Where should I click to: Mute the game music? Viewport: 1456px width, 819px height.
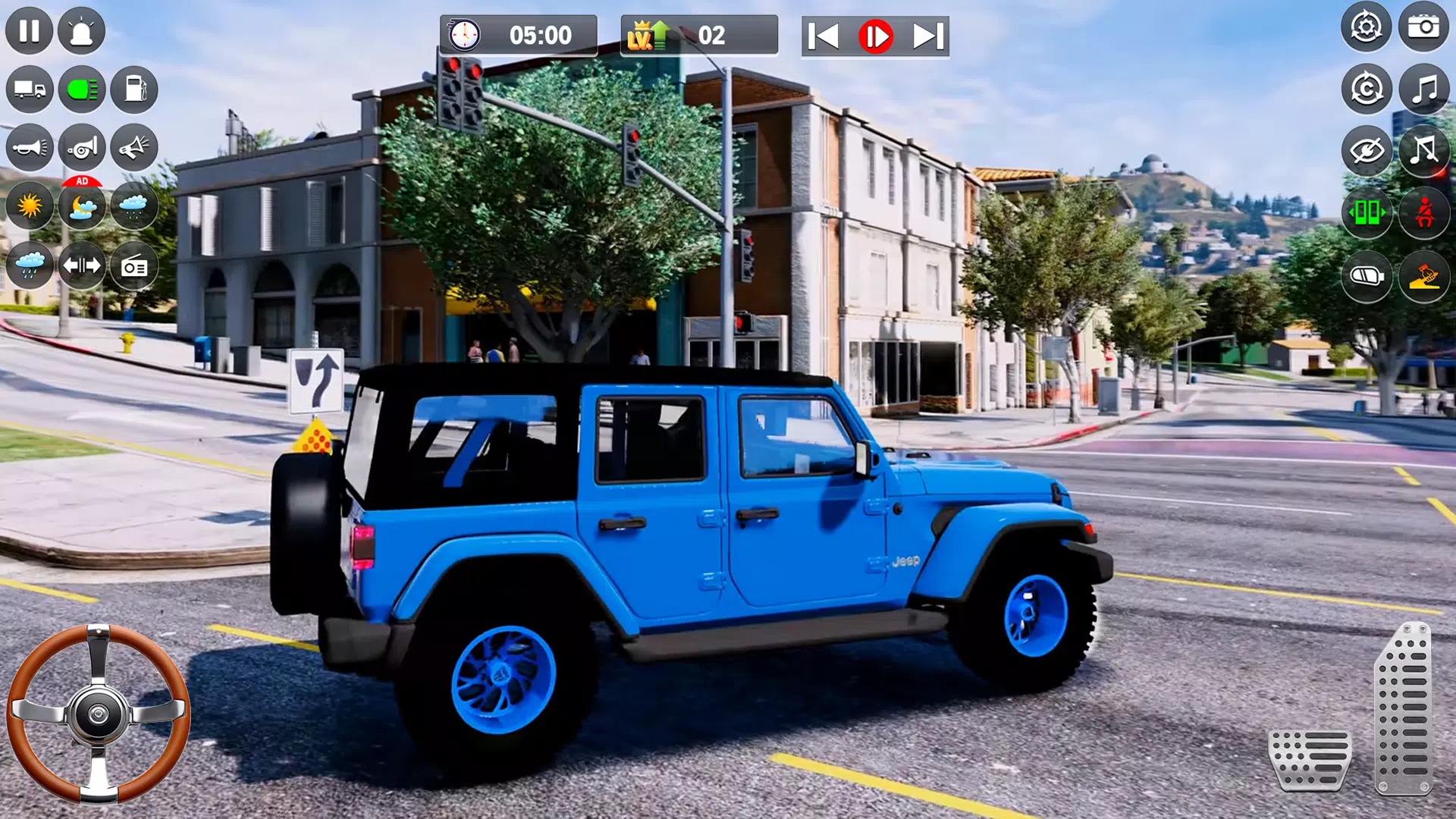(x=1424, y=148)
